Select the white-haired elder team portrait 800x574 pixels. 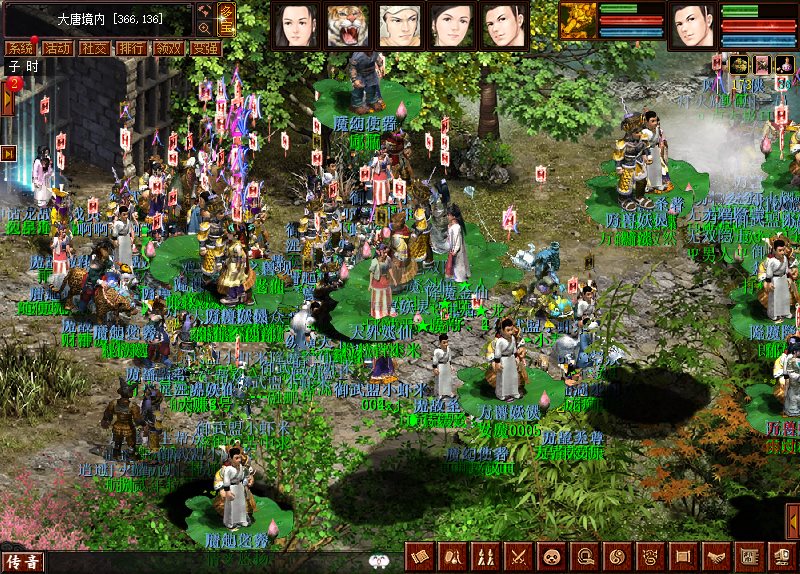click(399, 25)
